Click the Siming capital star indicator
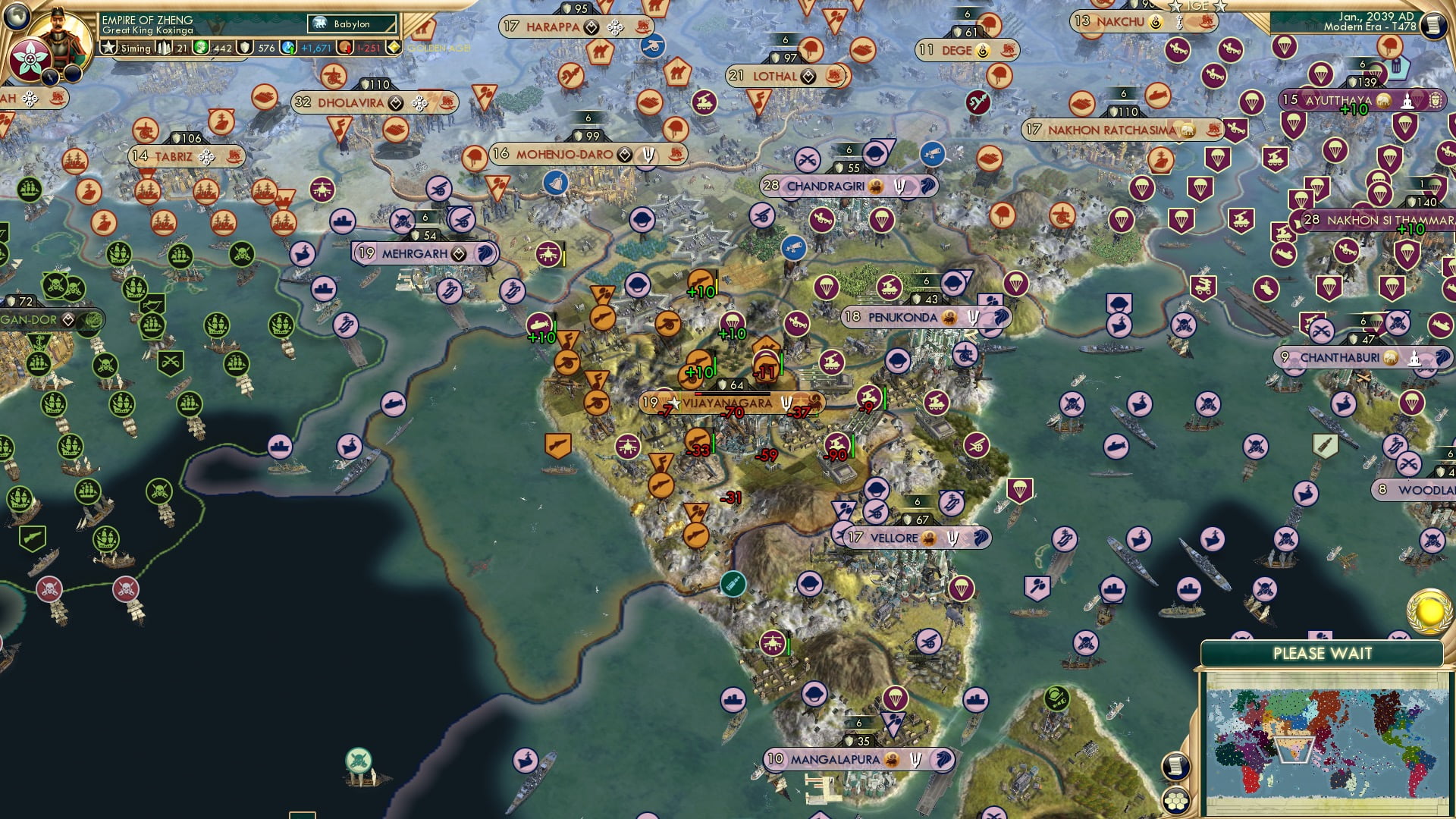 tap(108, 47)
